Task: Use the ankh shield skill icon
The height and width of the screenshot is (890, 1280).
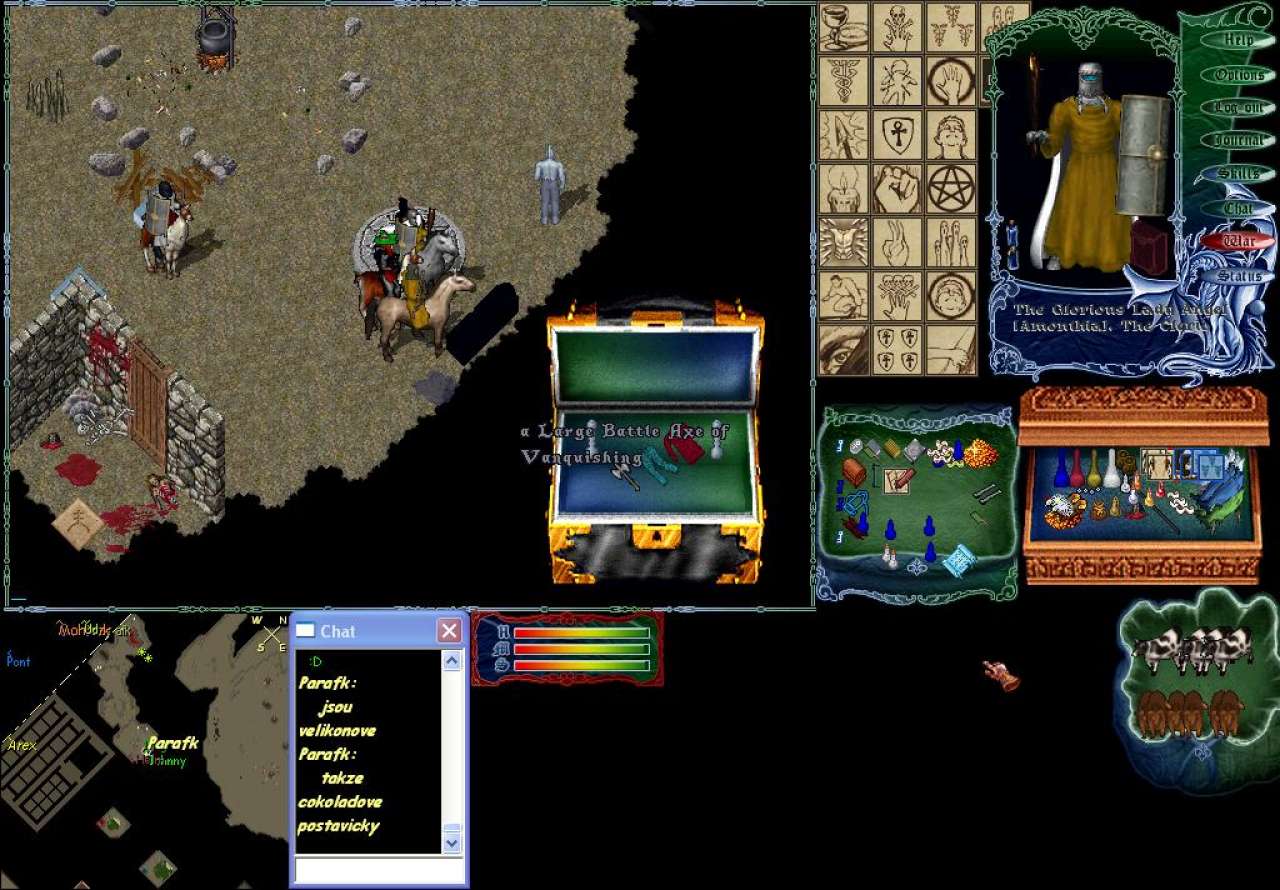Action: 897,134
